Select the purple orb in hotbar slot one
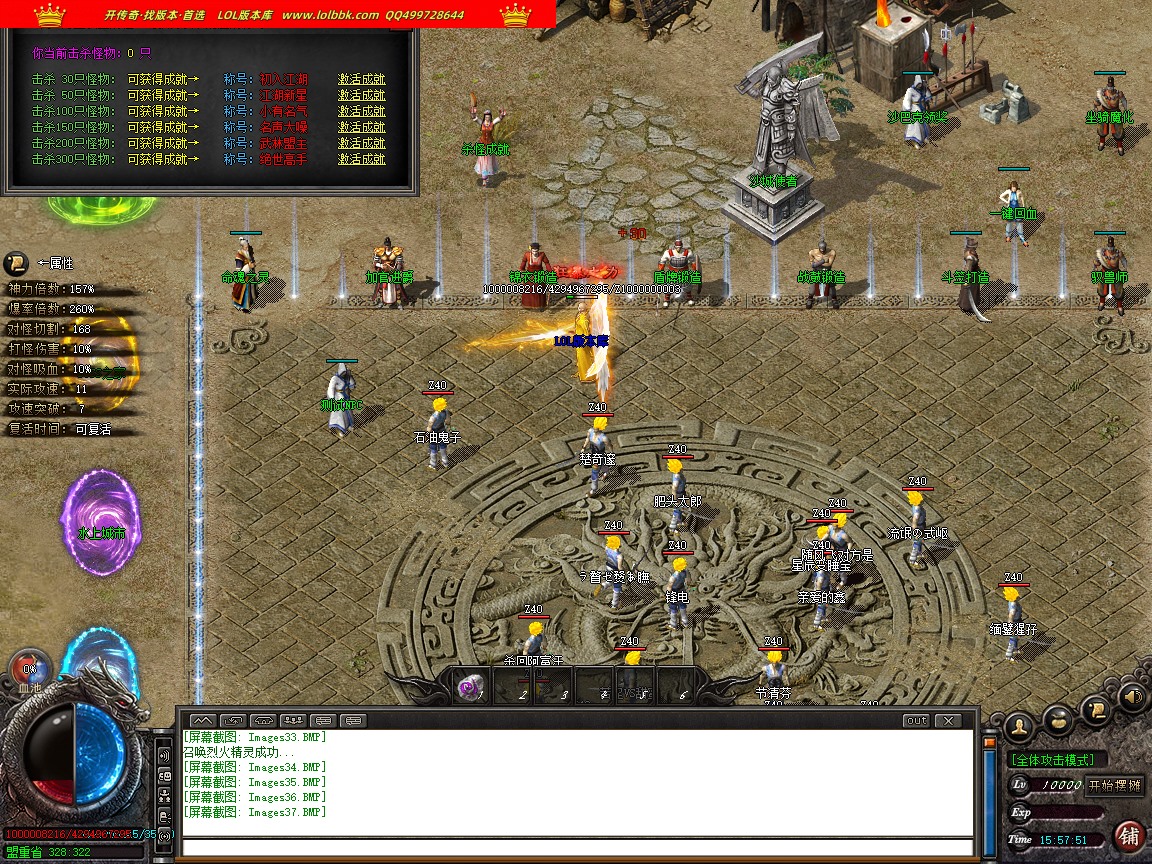This screenshot has width=1152, height=864. 469,686
